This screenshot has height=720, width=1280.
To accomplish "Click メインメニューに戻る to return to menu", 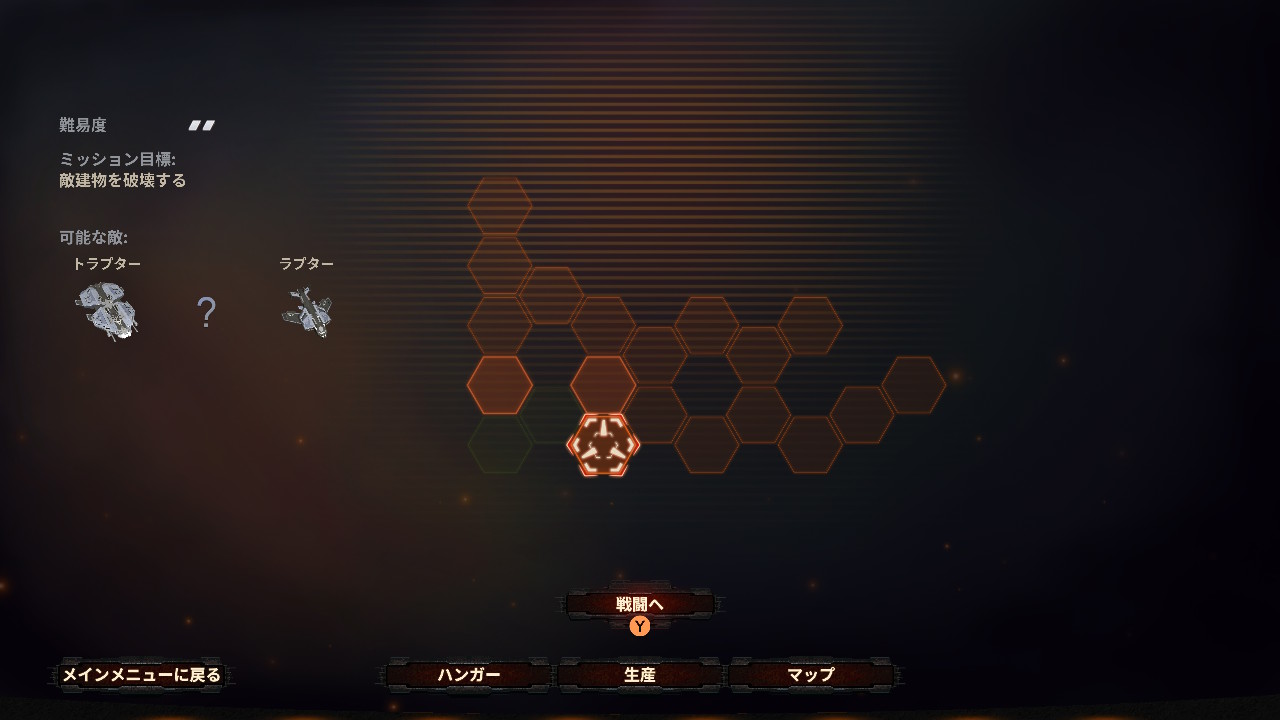I will pos(142,675).
